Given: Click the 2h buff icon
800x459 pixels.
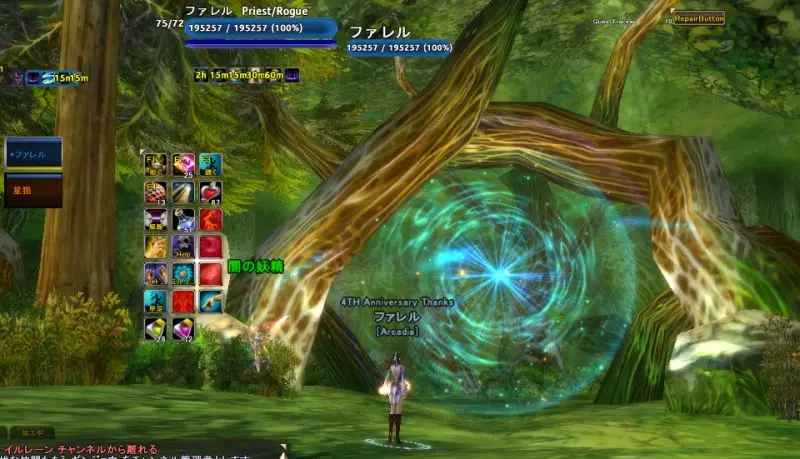Looking at the screenshot, I should pos(201,74).
